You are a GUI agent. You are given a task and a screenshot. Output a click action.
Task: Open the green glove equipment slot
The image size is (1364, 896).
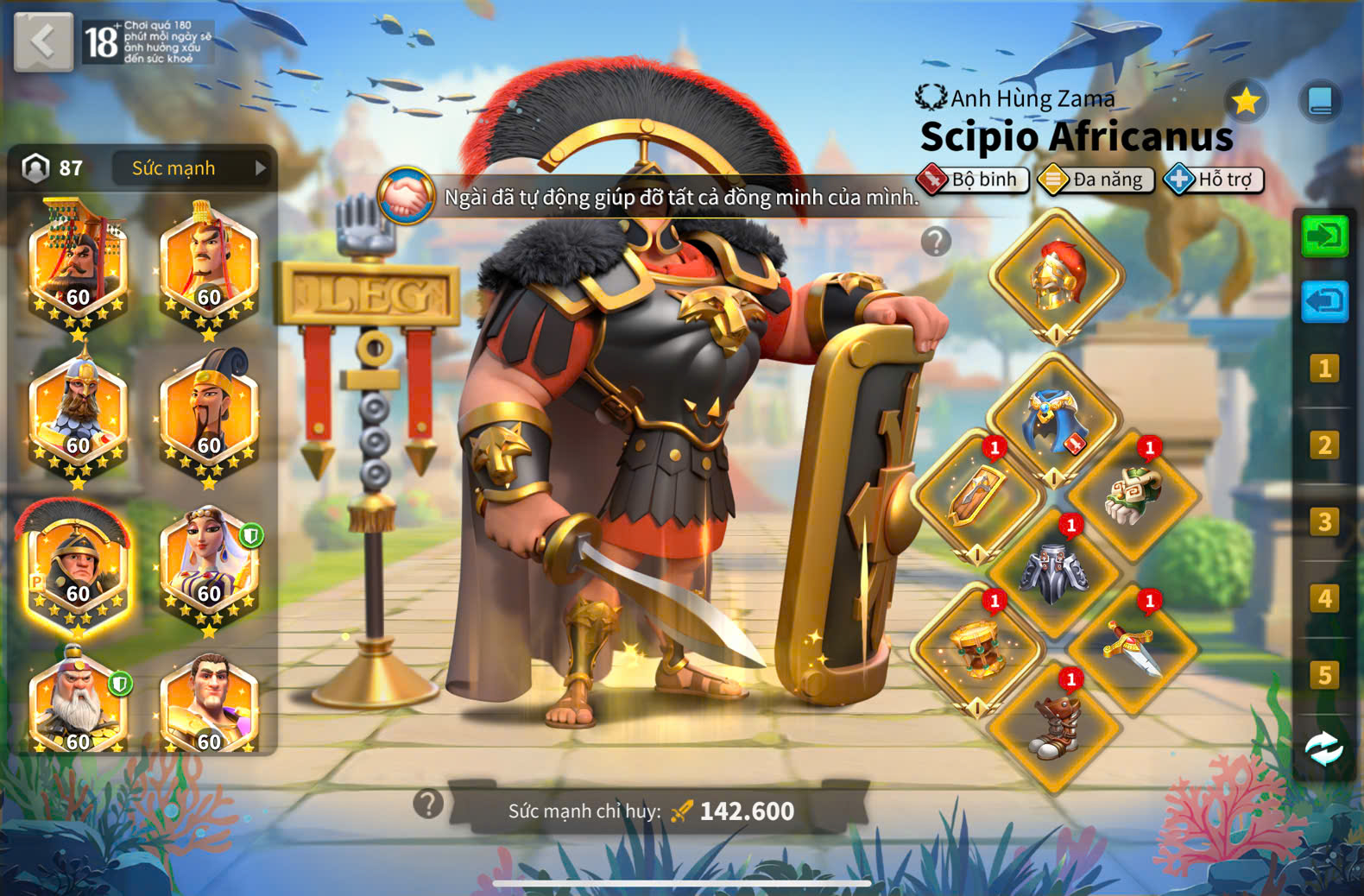point(1134,496)
